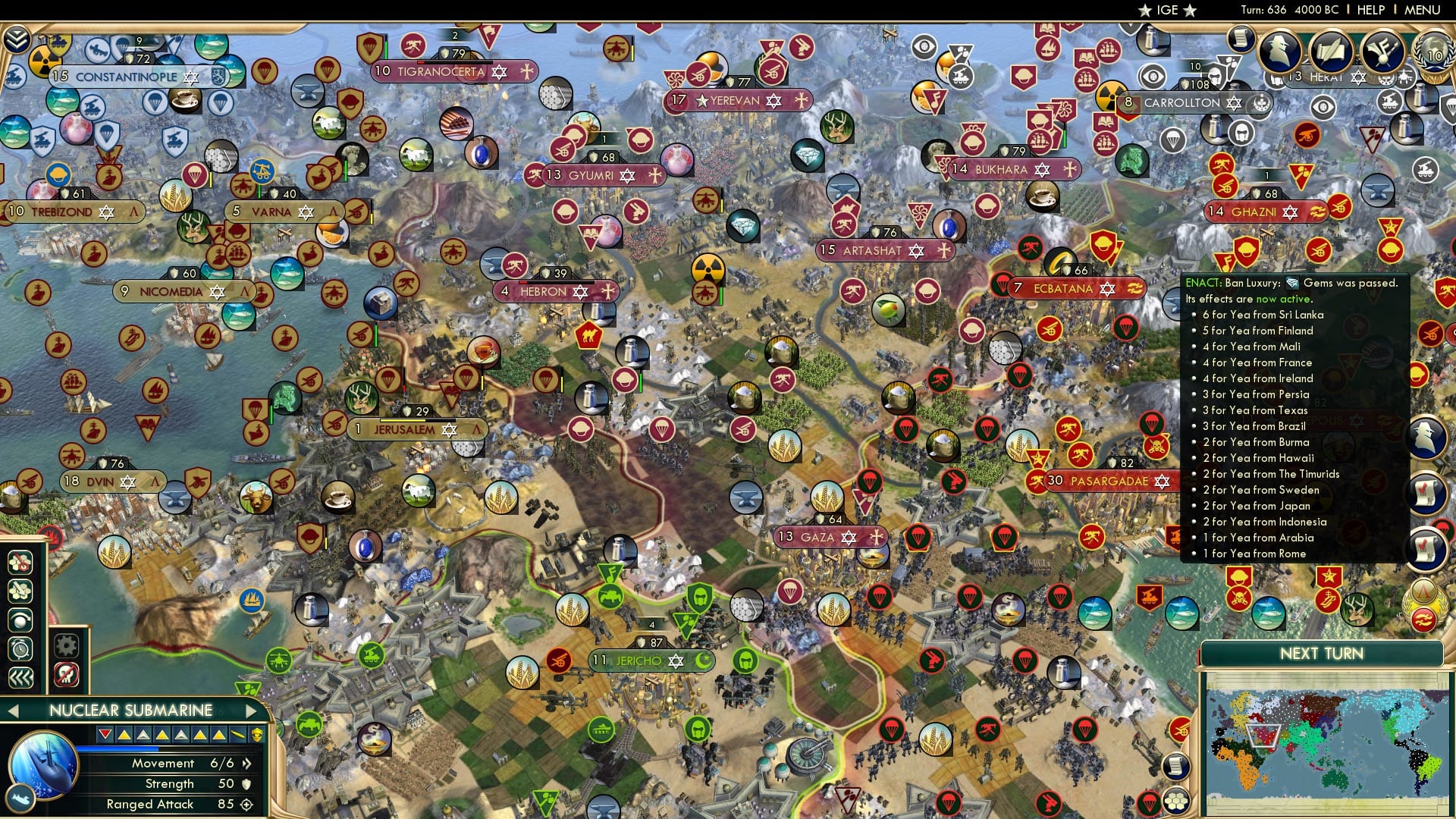The height and width of the screenshot is (819, 1456).
Task: Collapse unit actions with the triple chevron icon
Action: pyautogui.click(x=21, y=677)
